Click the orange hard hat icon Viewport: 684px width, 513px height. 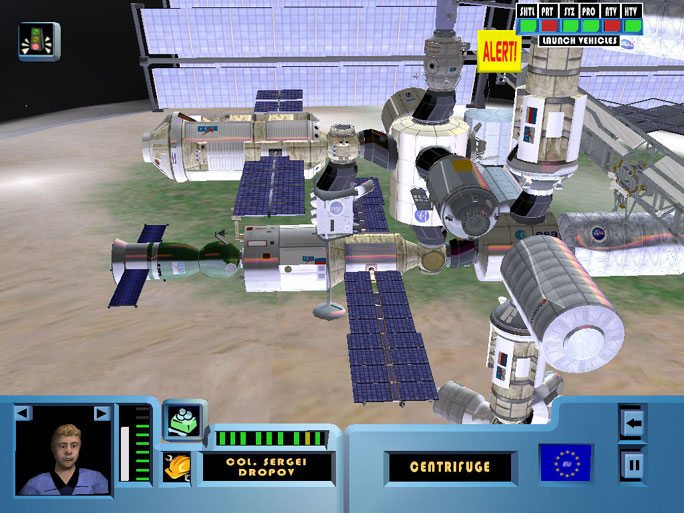click(x=178, y=465)
